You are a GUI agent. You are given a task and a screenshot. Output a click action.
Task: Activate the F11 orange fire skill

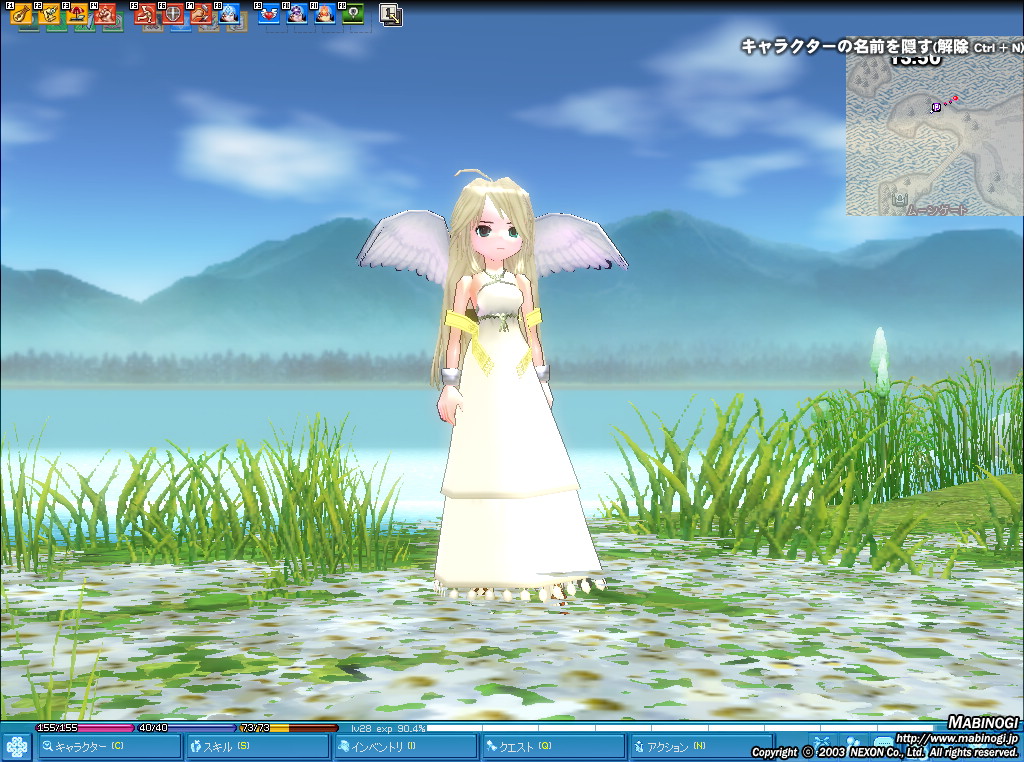325,15
